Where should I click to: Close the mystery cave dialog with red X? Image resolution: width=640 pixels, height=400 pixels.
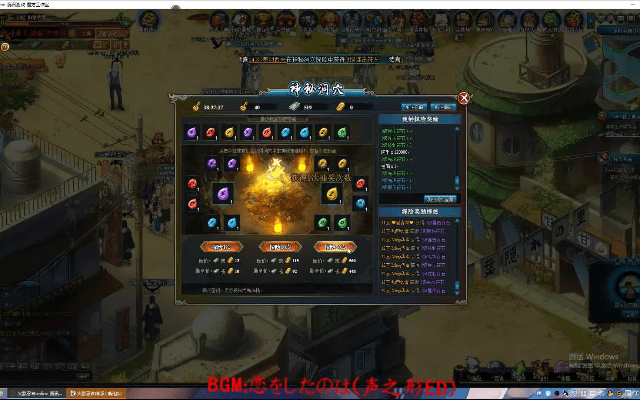point(464,98)
